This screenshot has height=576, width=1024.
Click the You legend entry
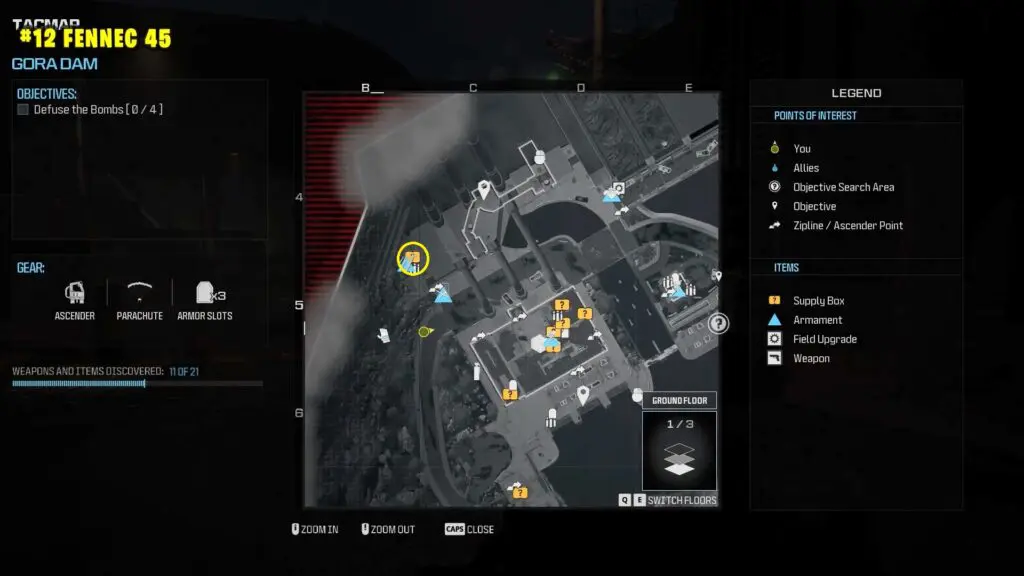tap(801, 149)
